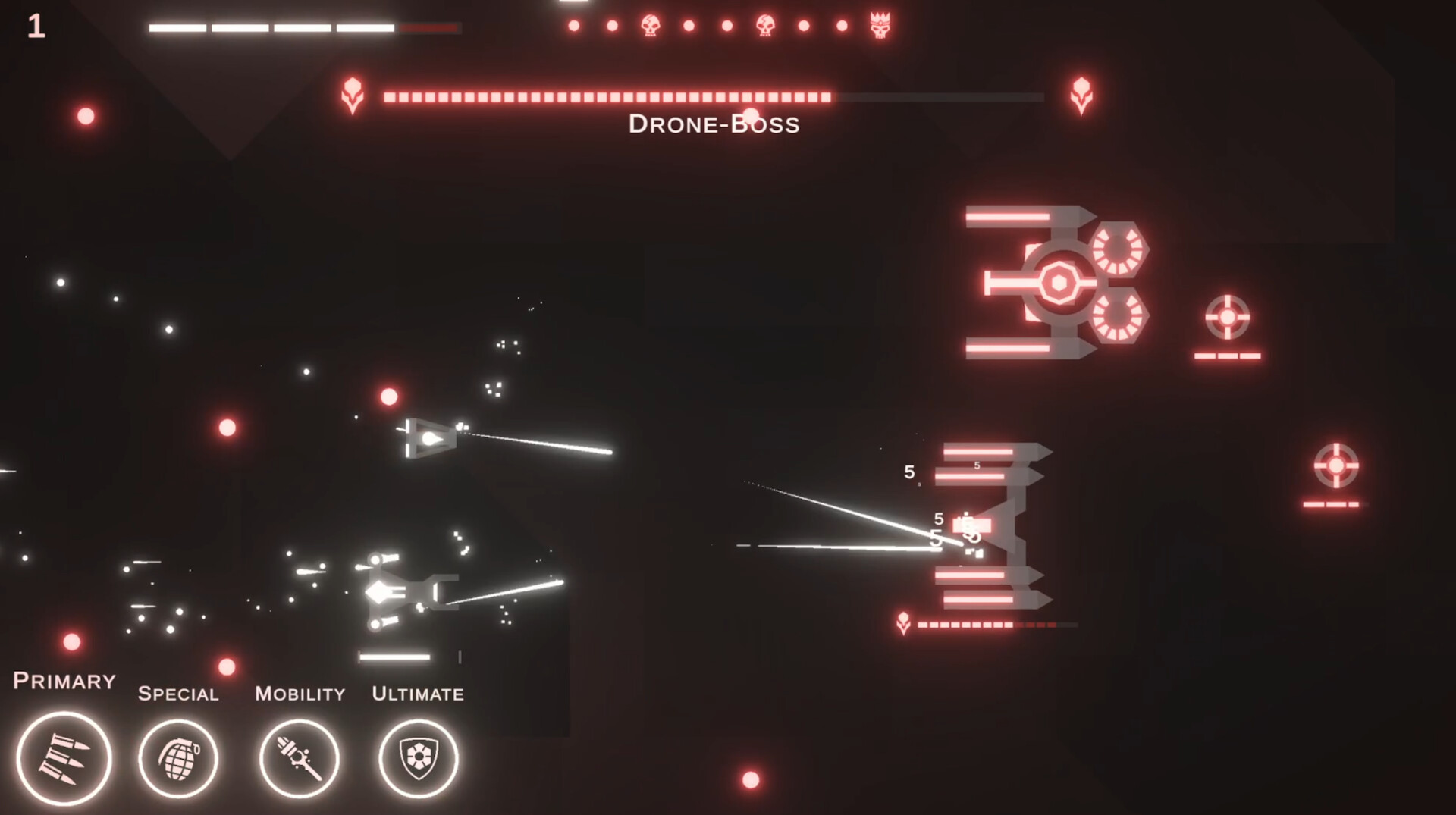Click the level number 1 indicator
1456x815 pixels.
pyautogui.click(x=36, y=27)
